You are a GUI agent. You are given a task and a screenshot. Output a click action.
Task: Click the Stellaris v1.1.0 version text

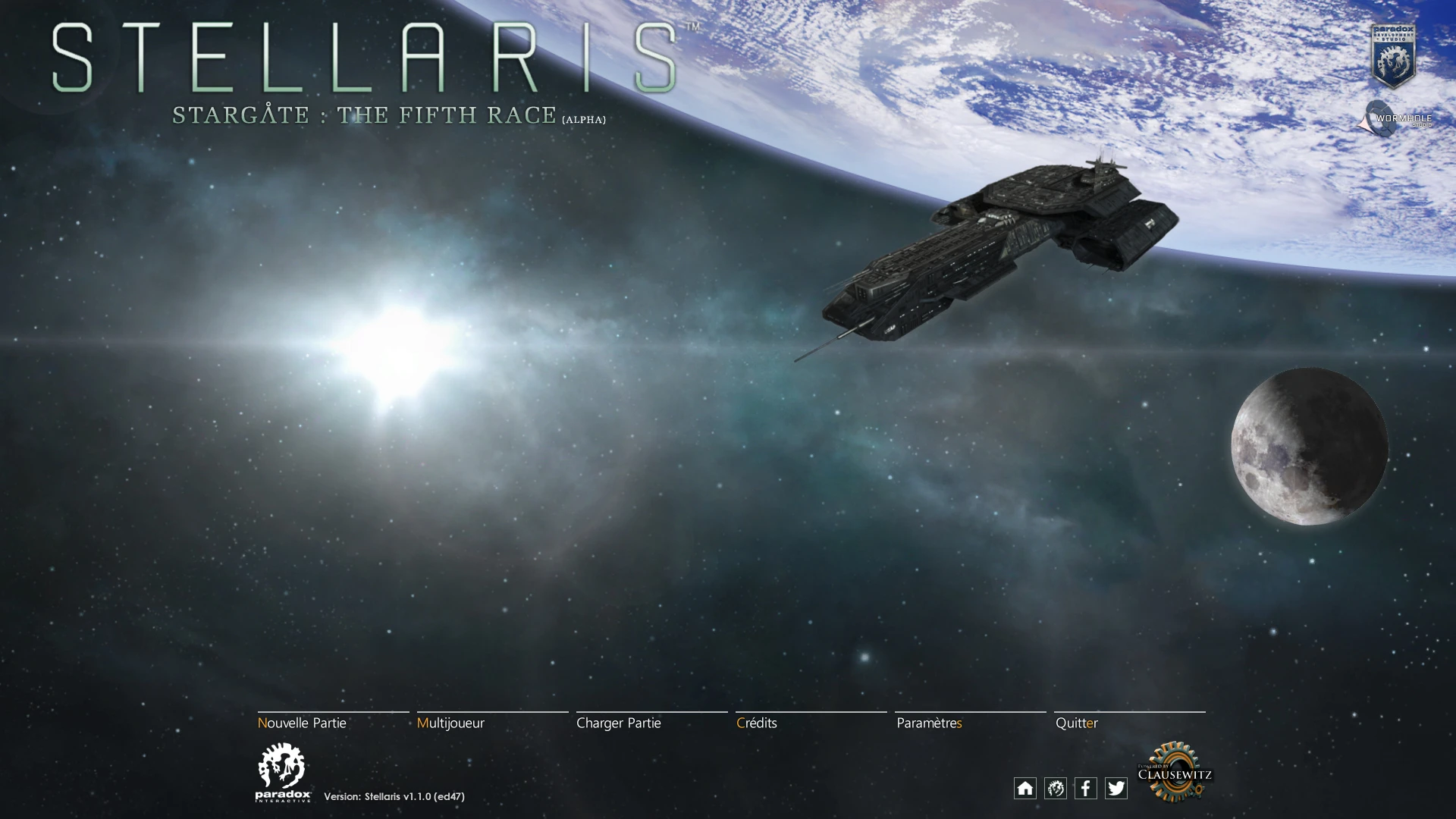click(x=394, y=796)
